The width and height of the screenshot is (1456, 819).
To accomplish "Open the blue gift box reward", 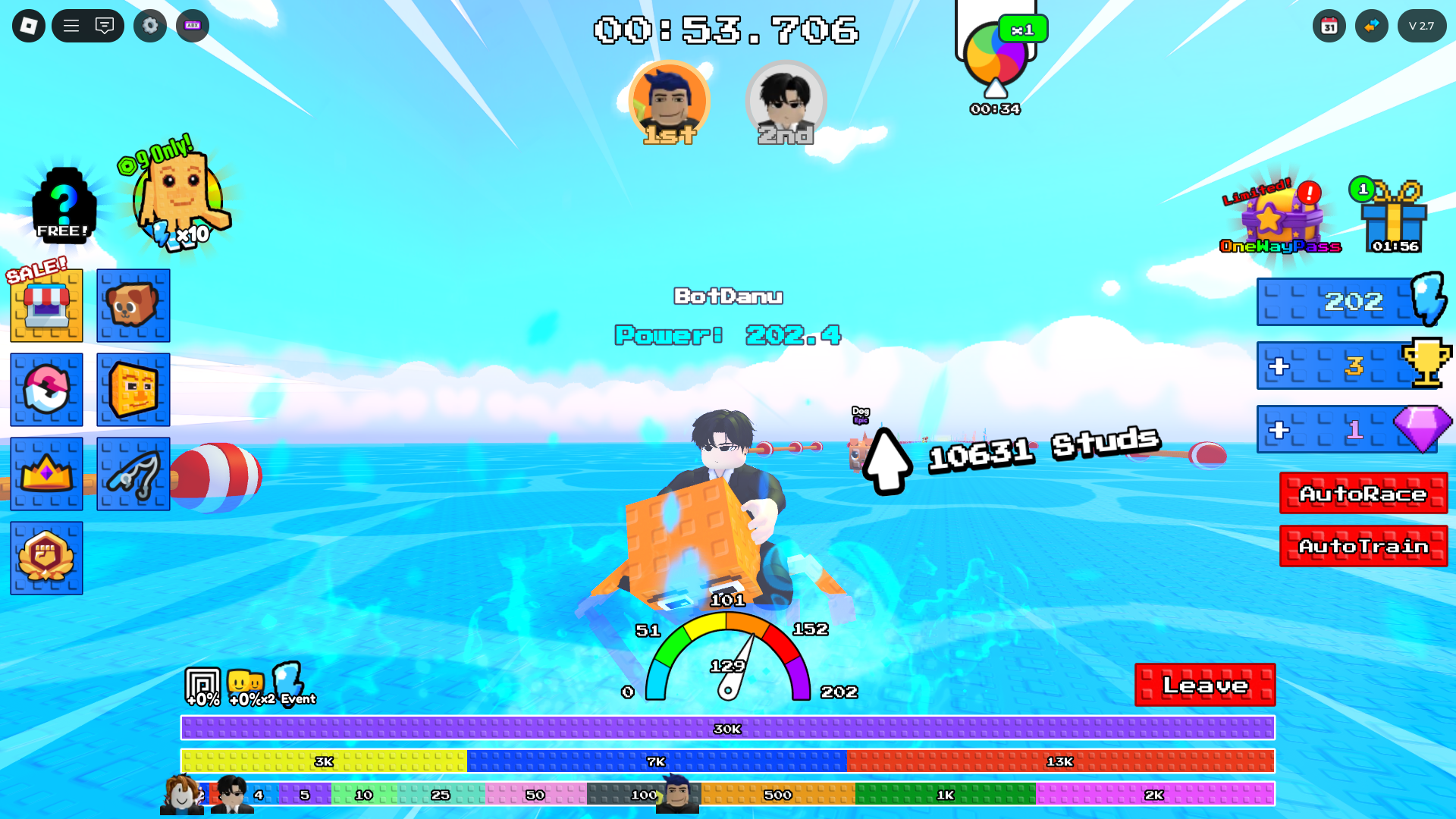I will [1394, 218].
